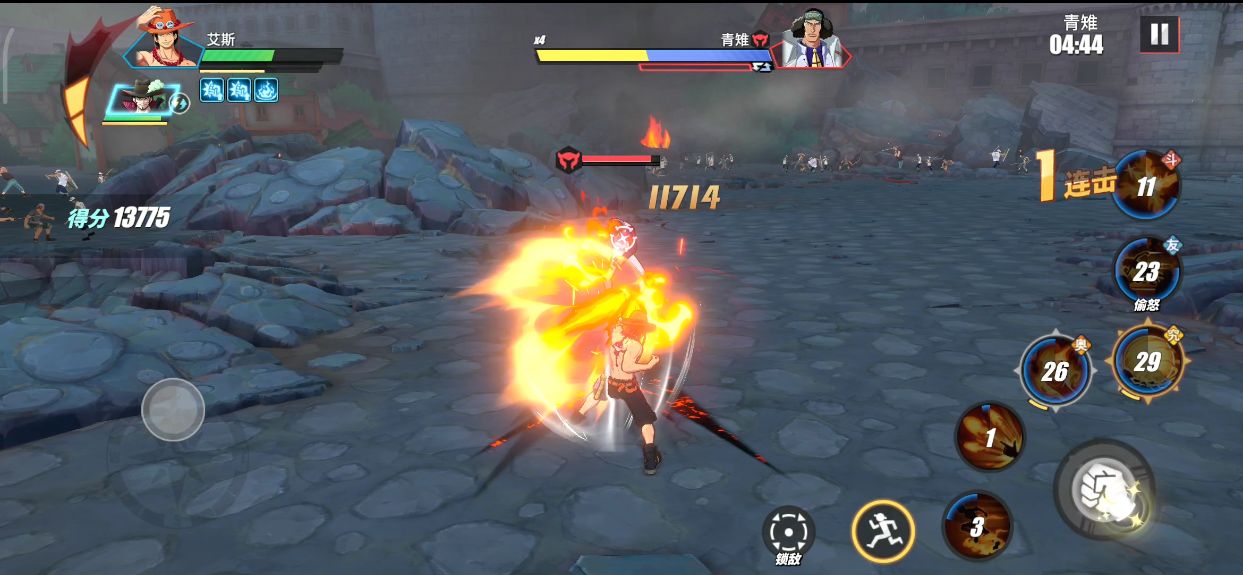Image resolution: width=1243 pixels, height=575 pixels.
Task: Activate the 斗 skill showing cooldown 11
Action: coord(1146,186)
